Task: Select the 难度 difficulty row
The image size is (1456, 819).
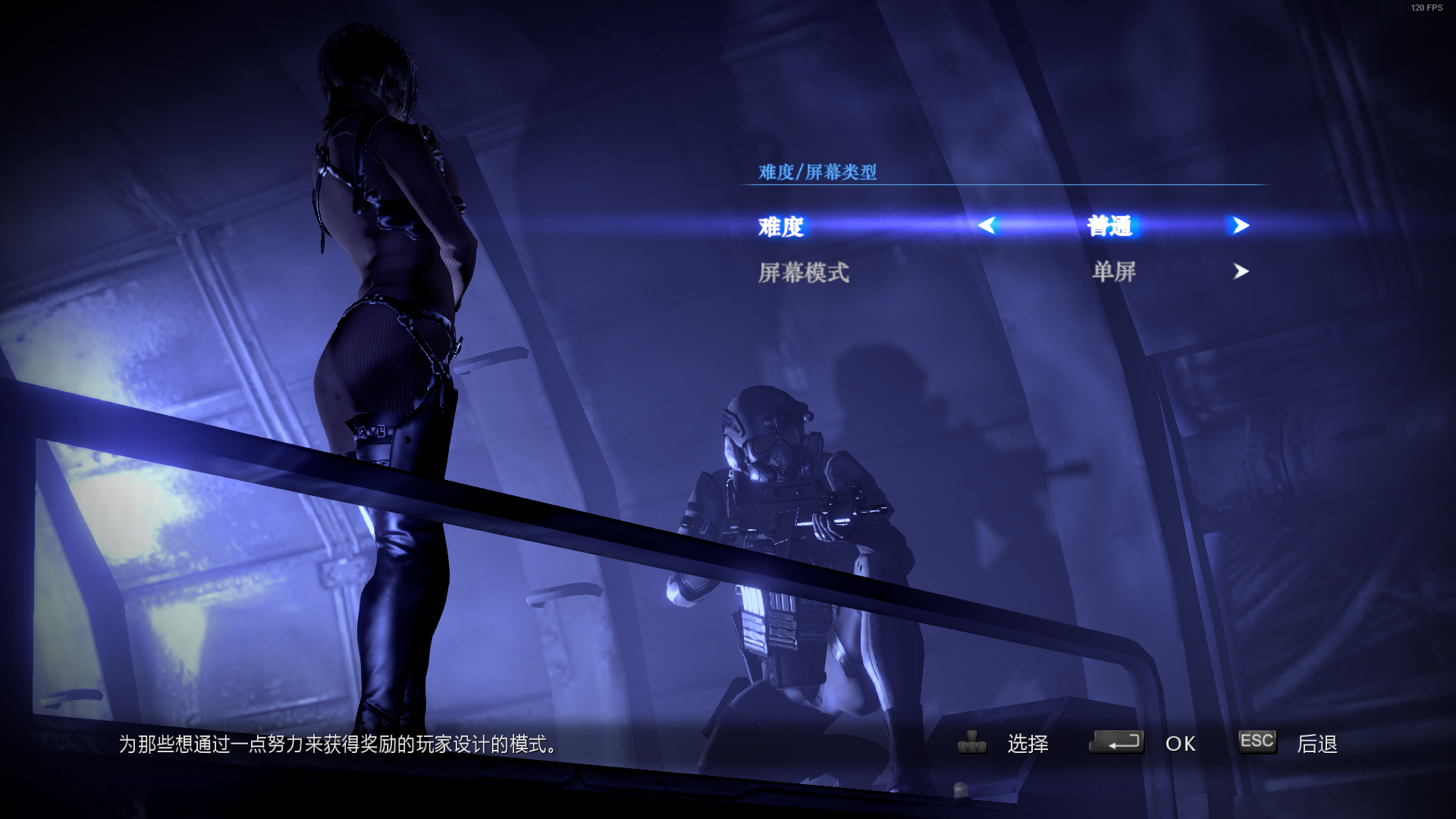Action: [x=781, y=226]
